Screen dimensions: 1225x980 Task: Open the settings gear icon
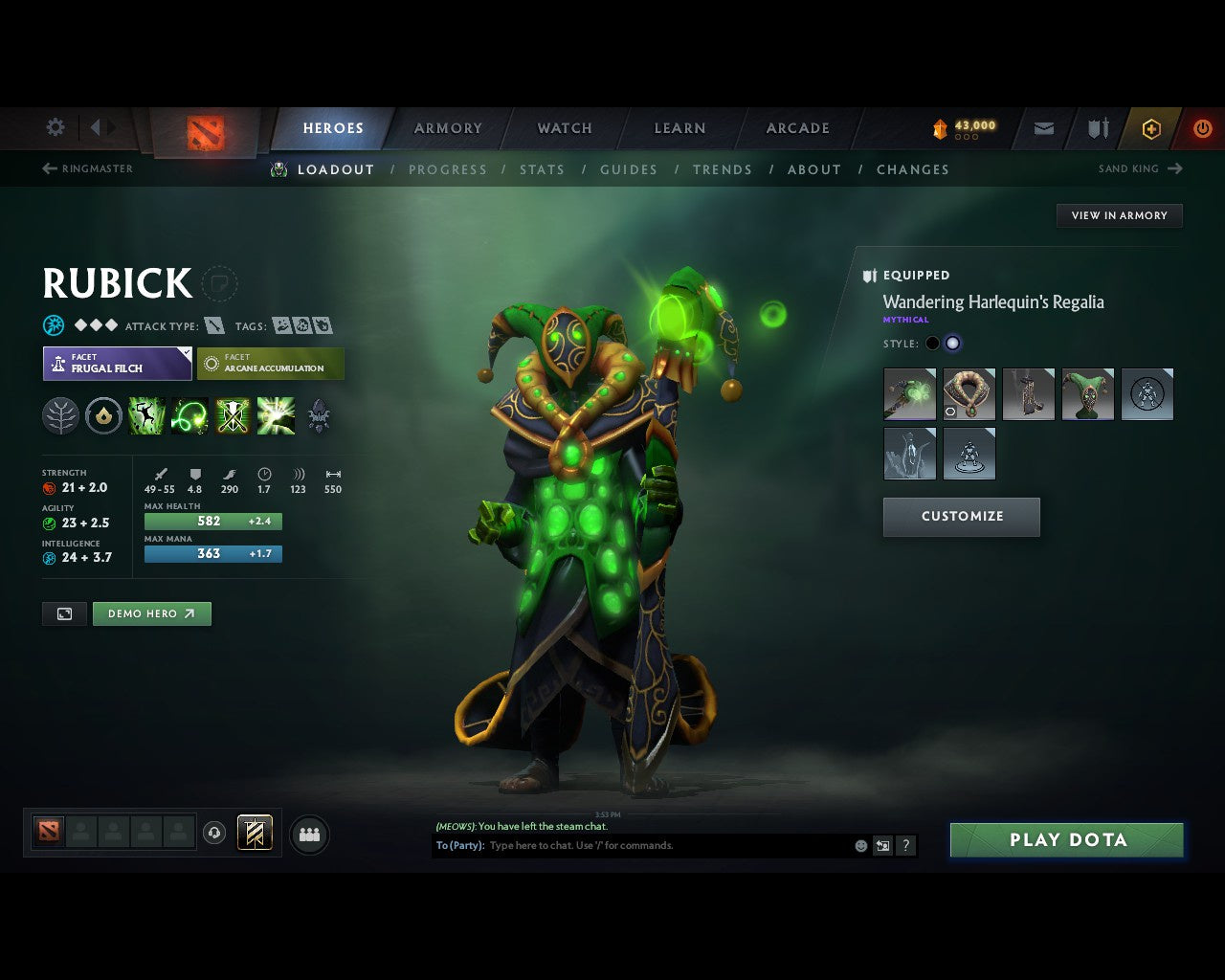point(56,127)
